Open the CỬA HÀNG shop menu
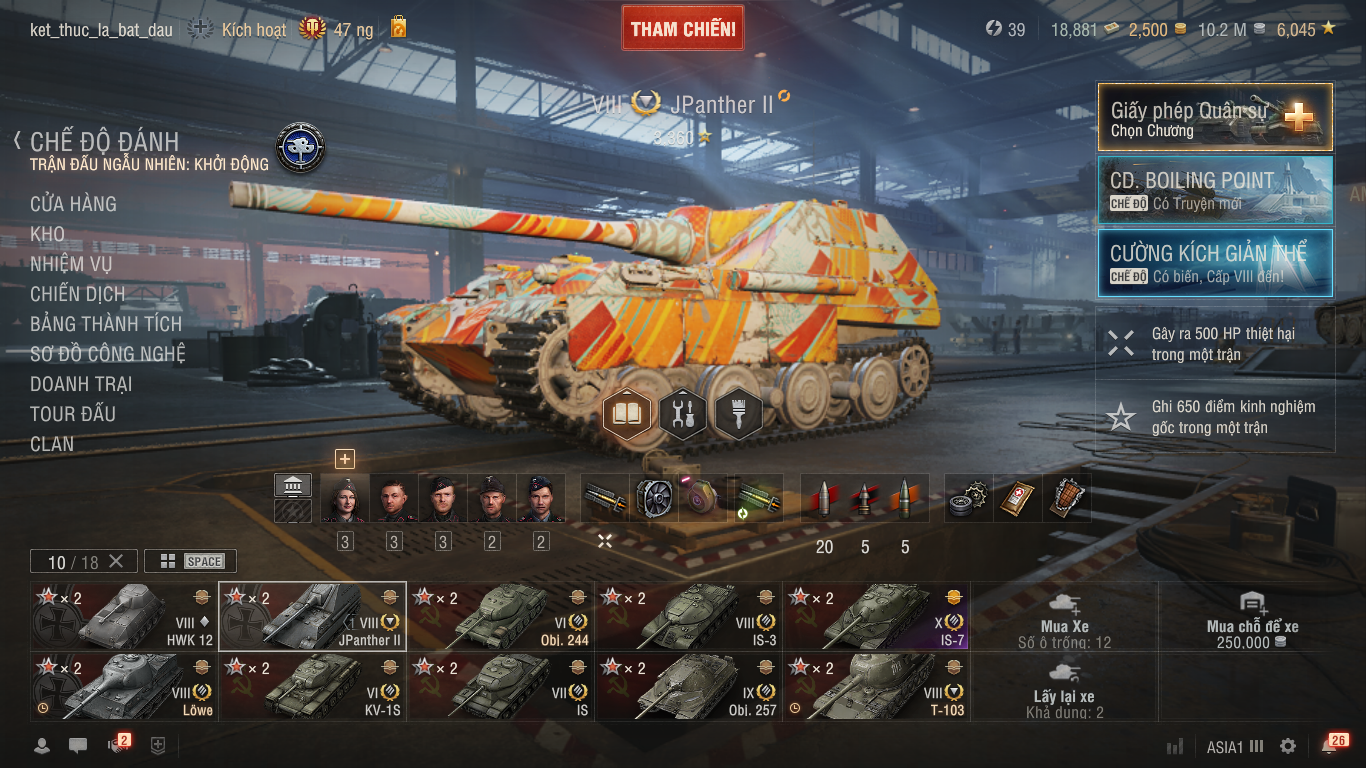The width and height of the screenshot is (1366, 768). [73, 204]
